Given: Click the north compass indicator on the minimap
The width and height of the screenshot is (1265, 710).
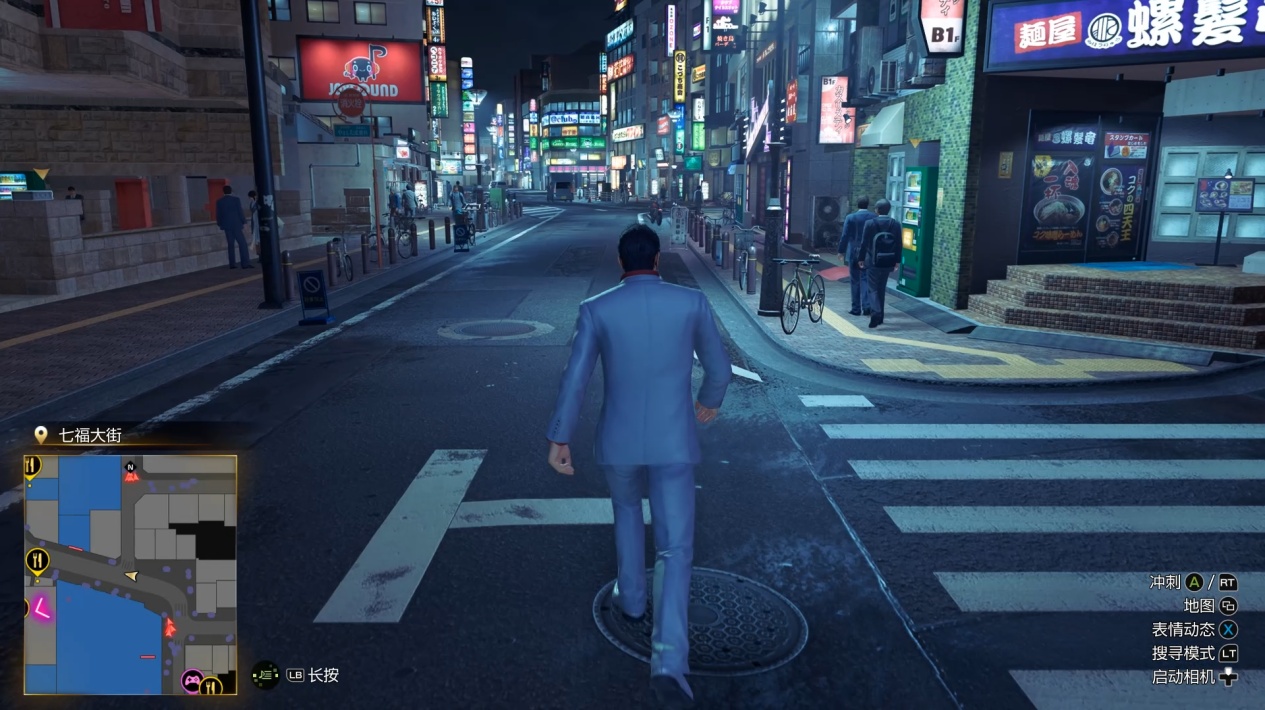Looking at the screenshot, I should coord(130,466).
